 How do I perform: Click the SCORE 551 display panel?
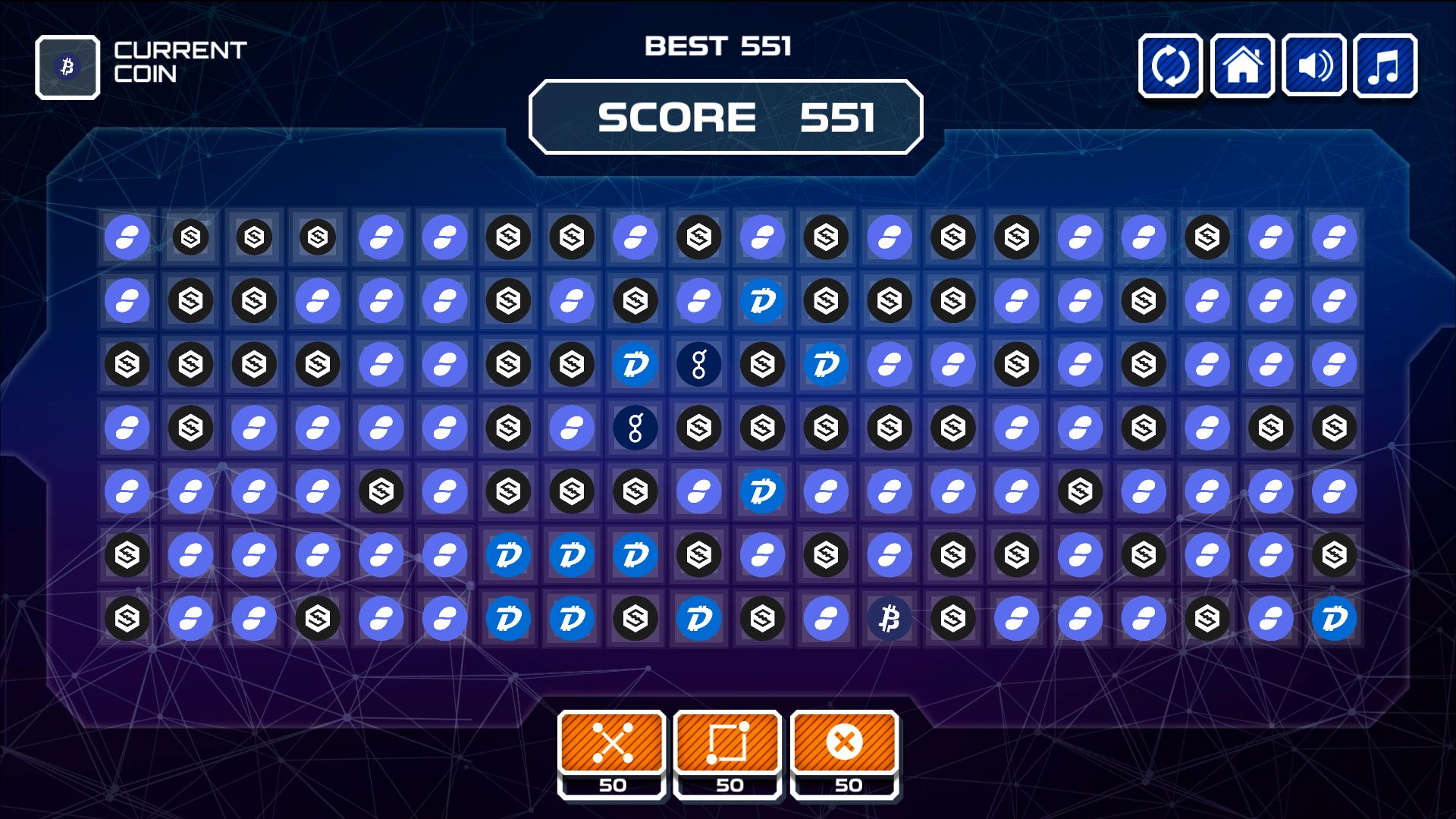(x=726, y=118)
